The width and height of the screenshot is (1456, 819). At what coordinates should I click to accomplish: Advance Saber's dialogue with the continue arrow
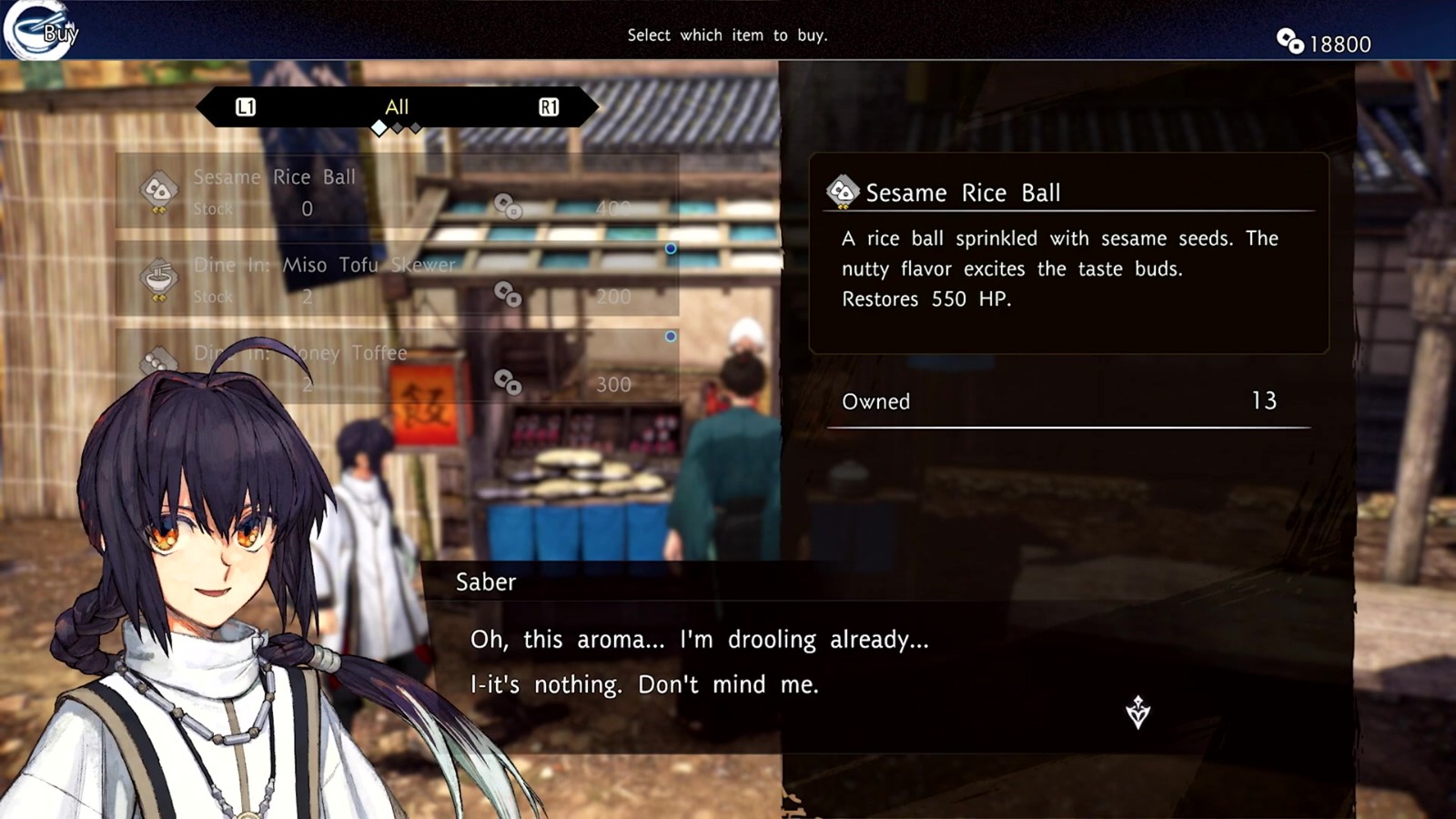click(x=1137, y=712)
